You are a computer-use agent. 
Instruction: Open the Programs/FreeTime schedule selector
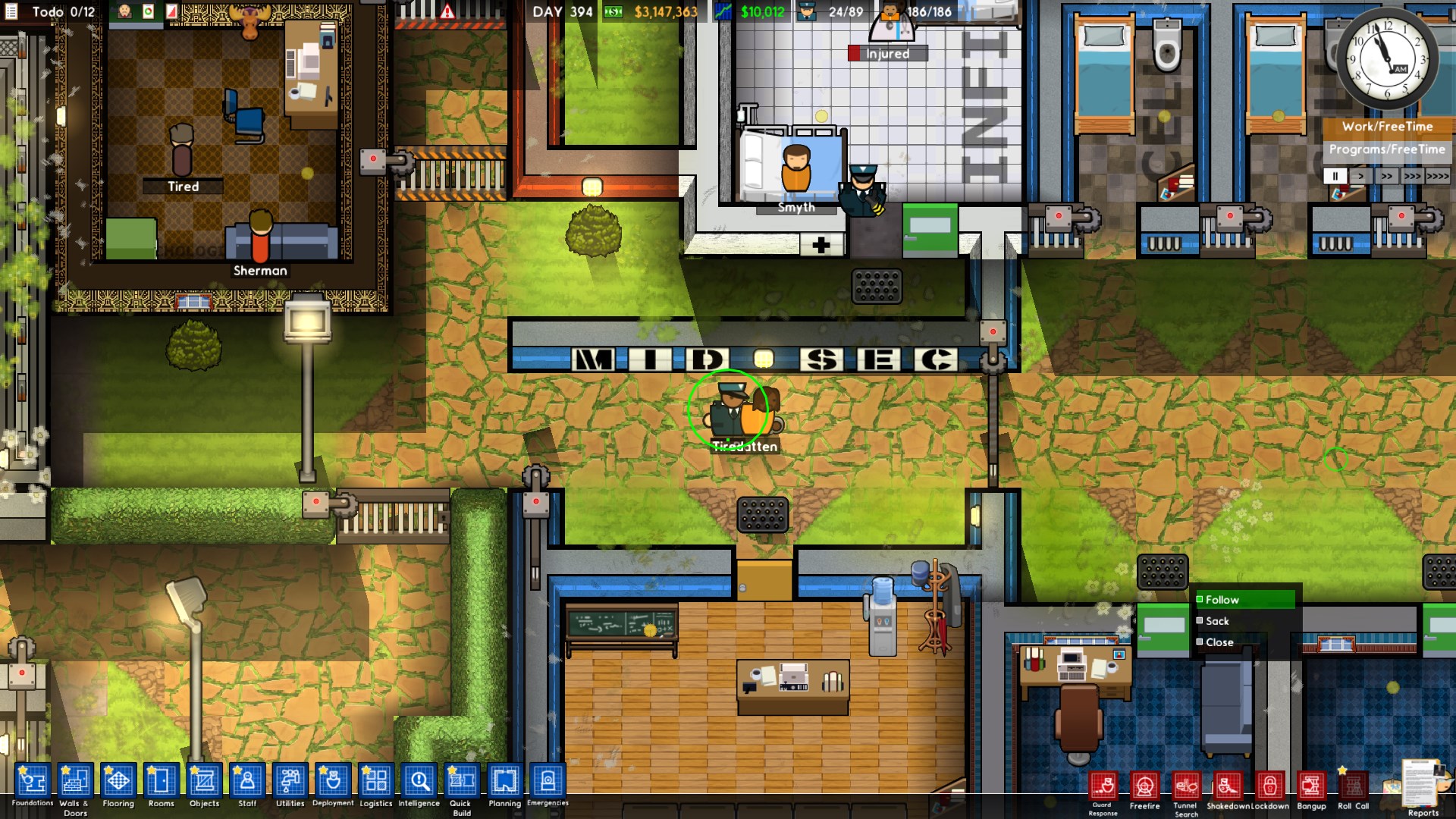1388,150
